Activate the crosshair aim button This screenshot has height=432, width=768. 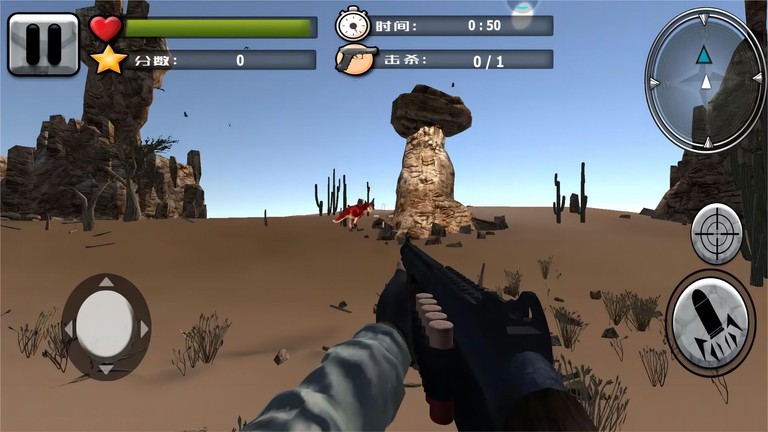(x=716, y=233)
